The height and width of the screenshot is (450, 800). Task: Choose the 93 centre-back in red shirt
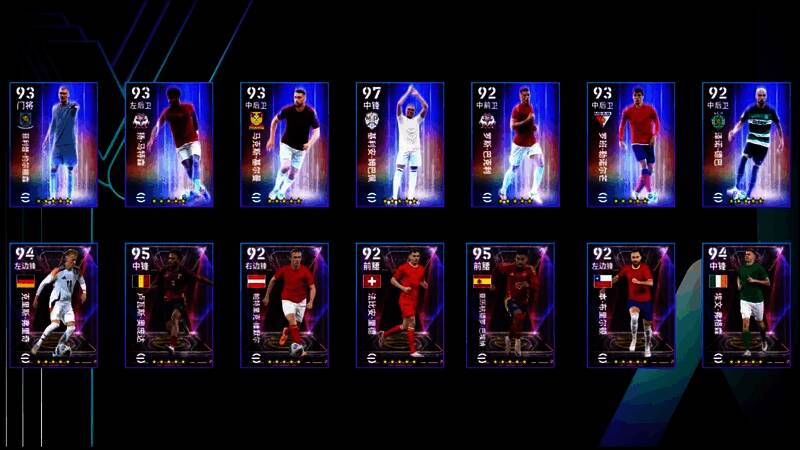631,145
